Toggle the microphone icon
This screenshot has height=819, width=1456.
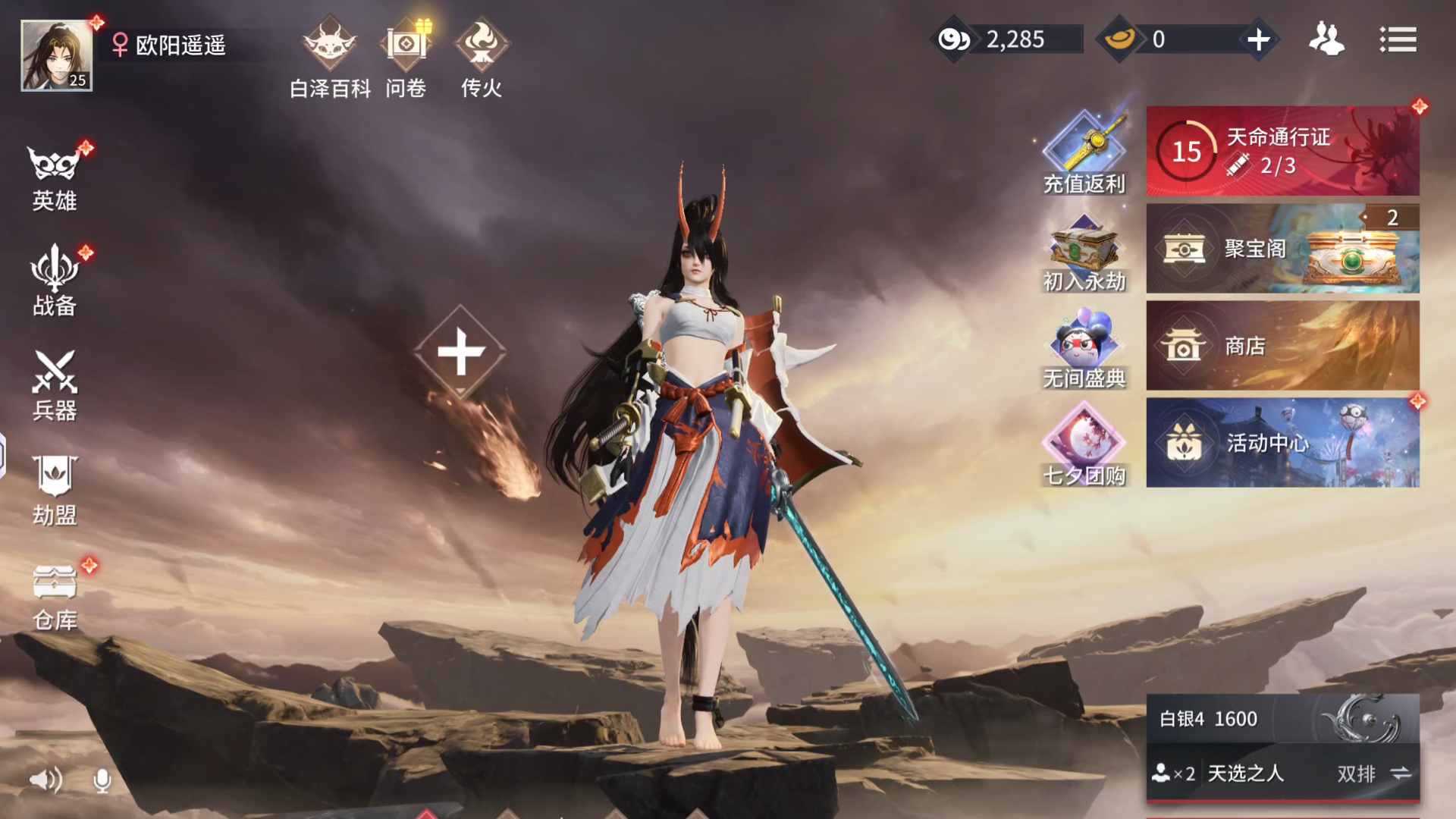pyautogui.click(x=102, y=780)
